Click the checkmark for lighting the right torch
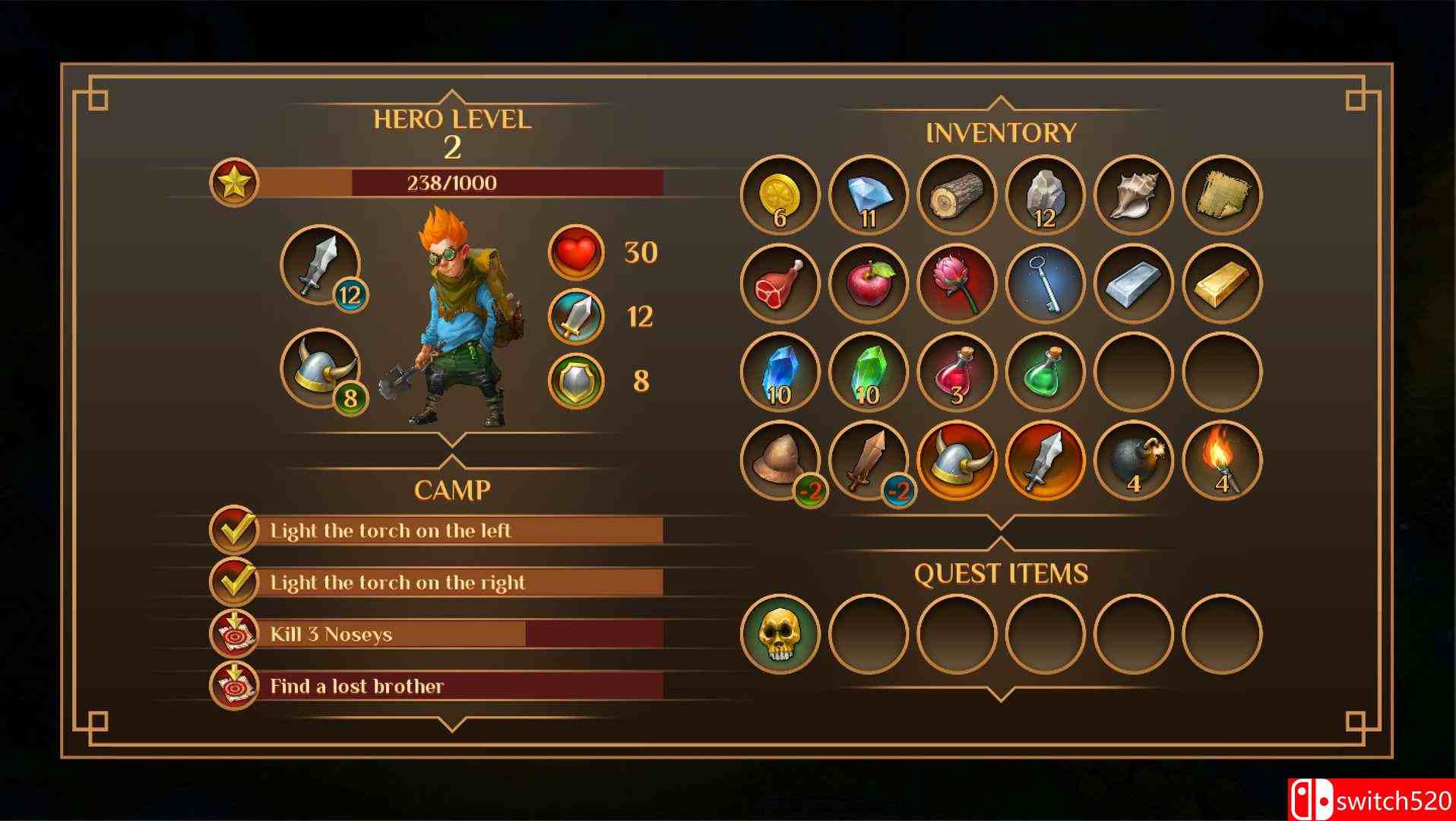Screen dimensions: 1456x821 coord(233,582)
